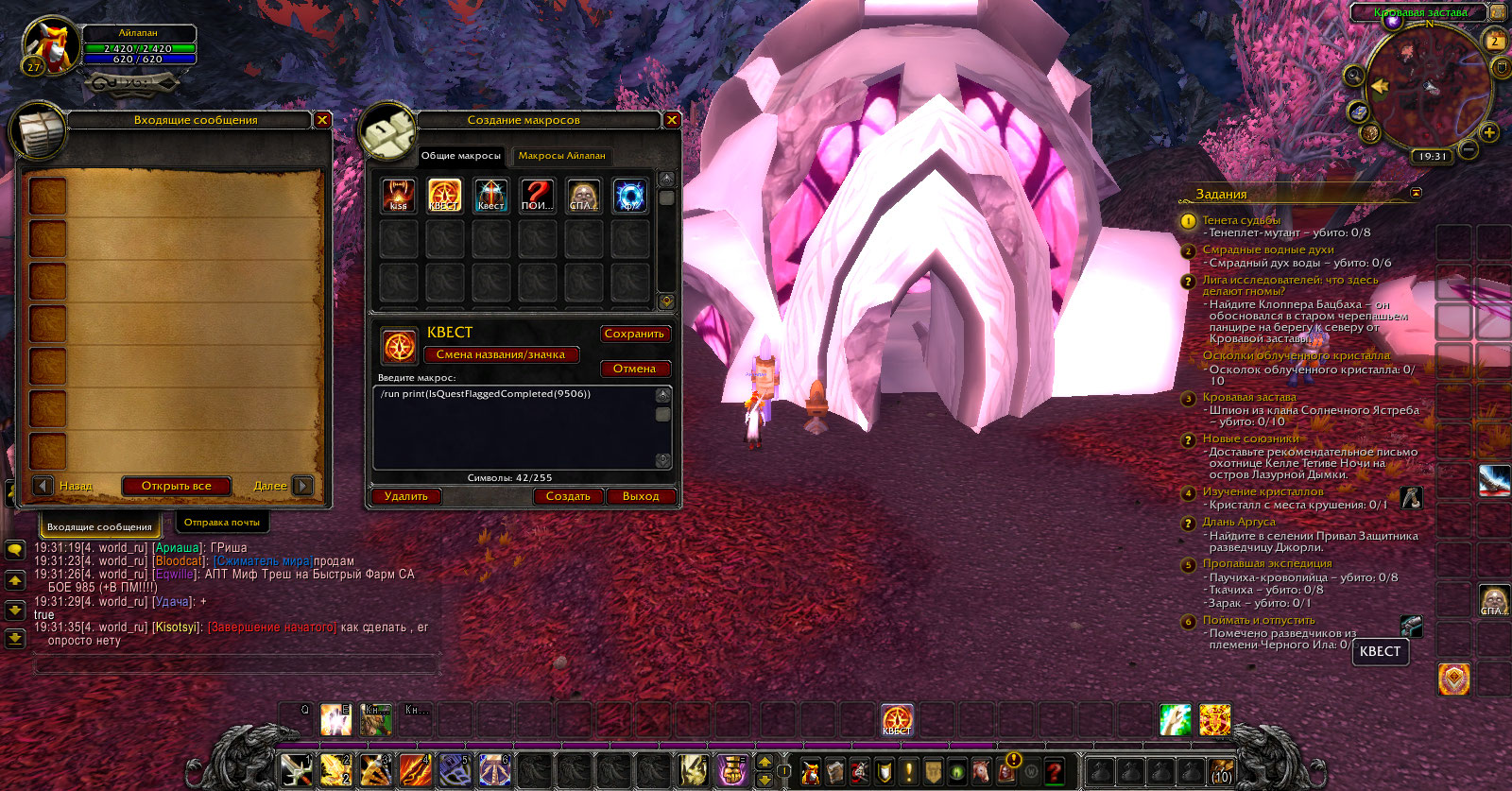Screen dimensions: 1512x791
Task: Click the Отмена cancel button
Action: coord(634,369)
